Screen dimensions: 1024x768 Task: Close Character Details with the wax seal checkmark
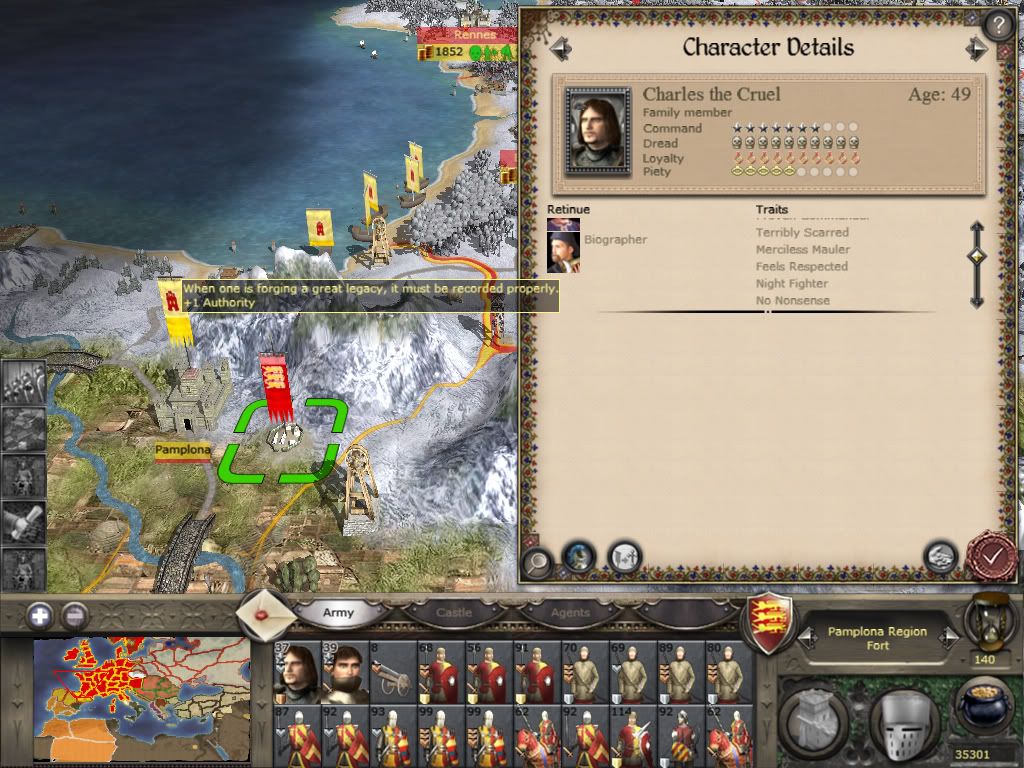click(x=990, y=556)
